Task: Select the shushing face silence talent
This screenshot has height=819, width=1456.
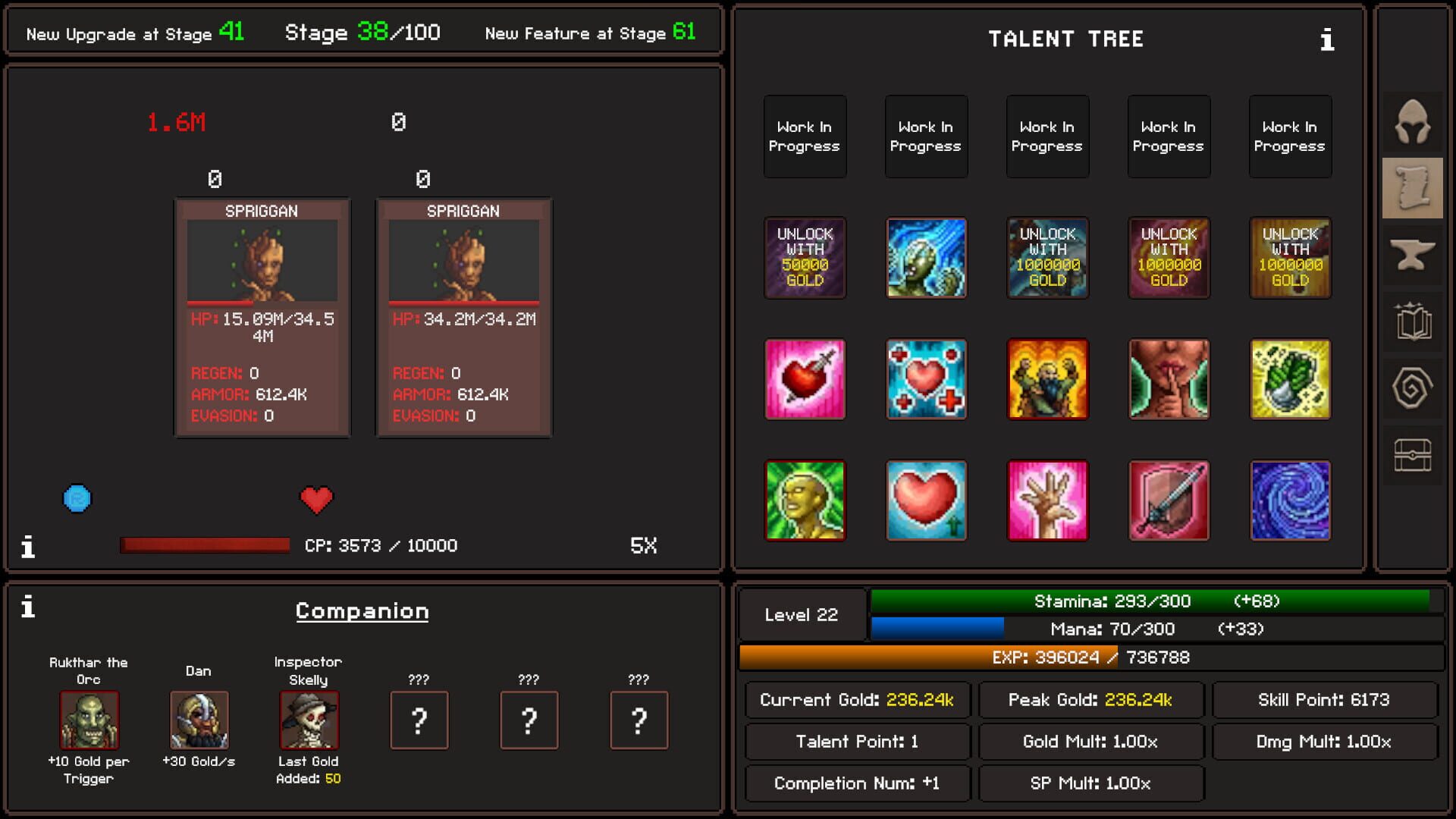Action: 1169,381
